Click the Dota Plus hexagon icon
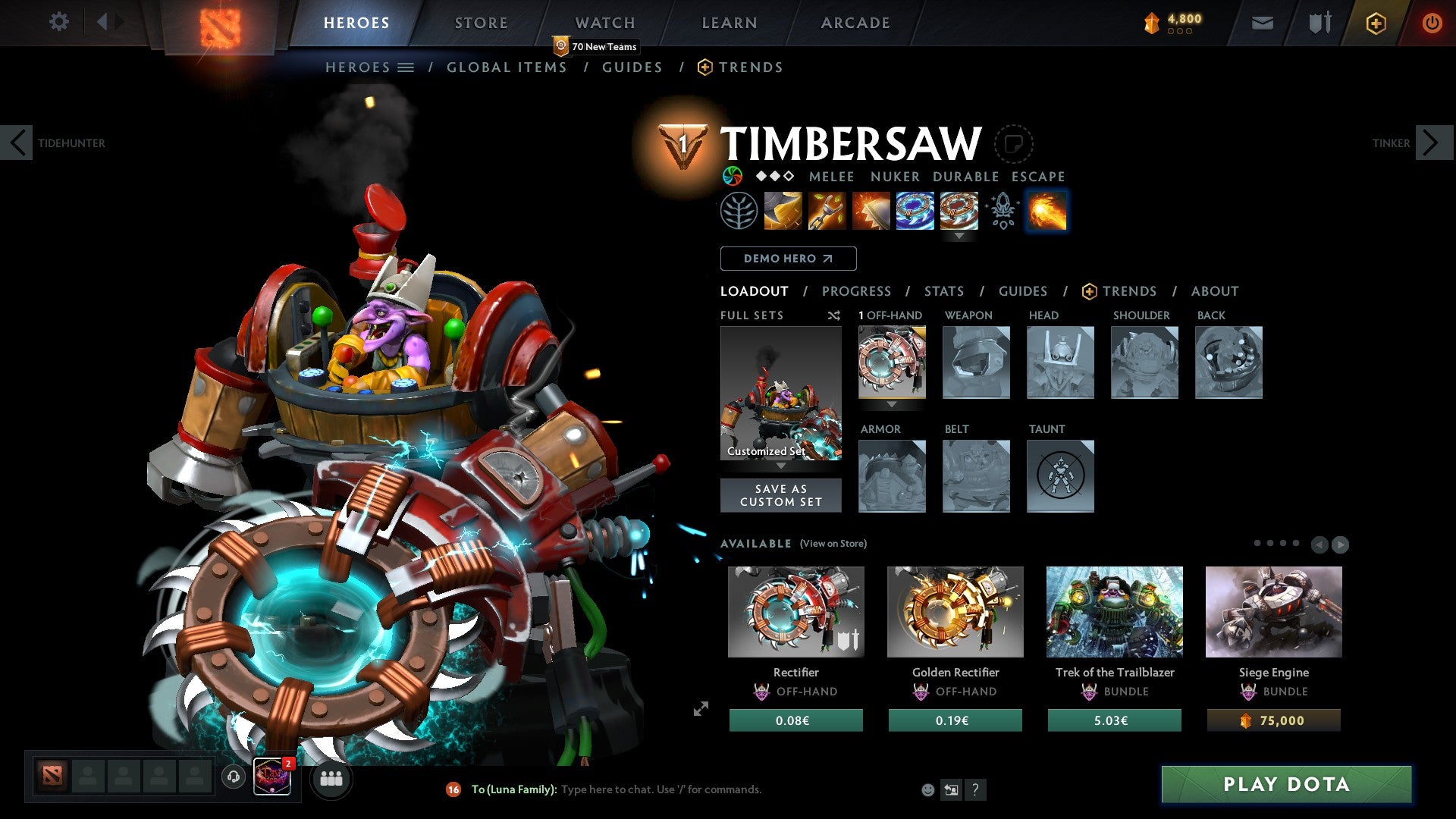 coord(1376,23)
